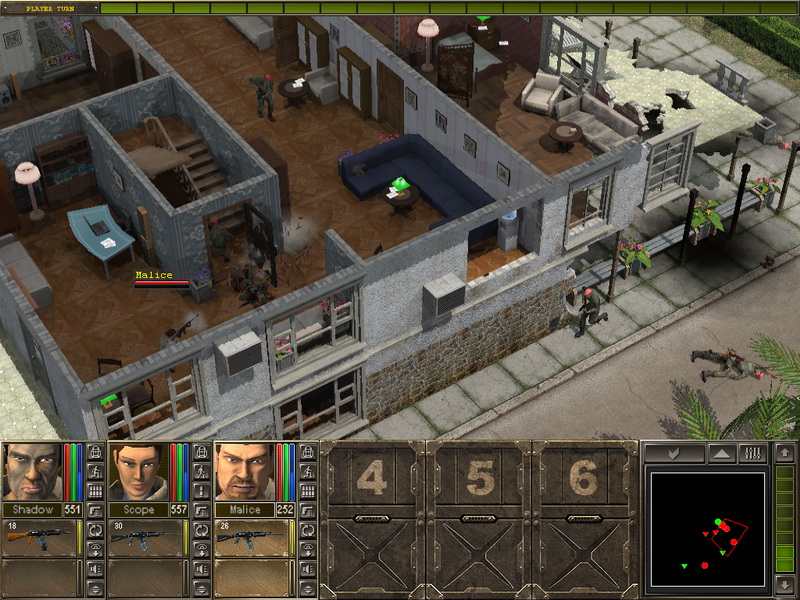
Task: Click Scope's speaker sound button
Action: coord(201,570)
